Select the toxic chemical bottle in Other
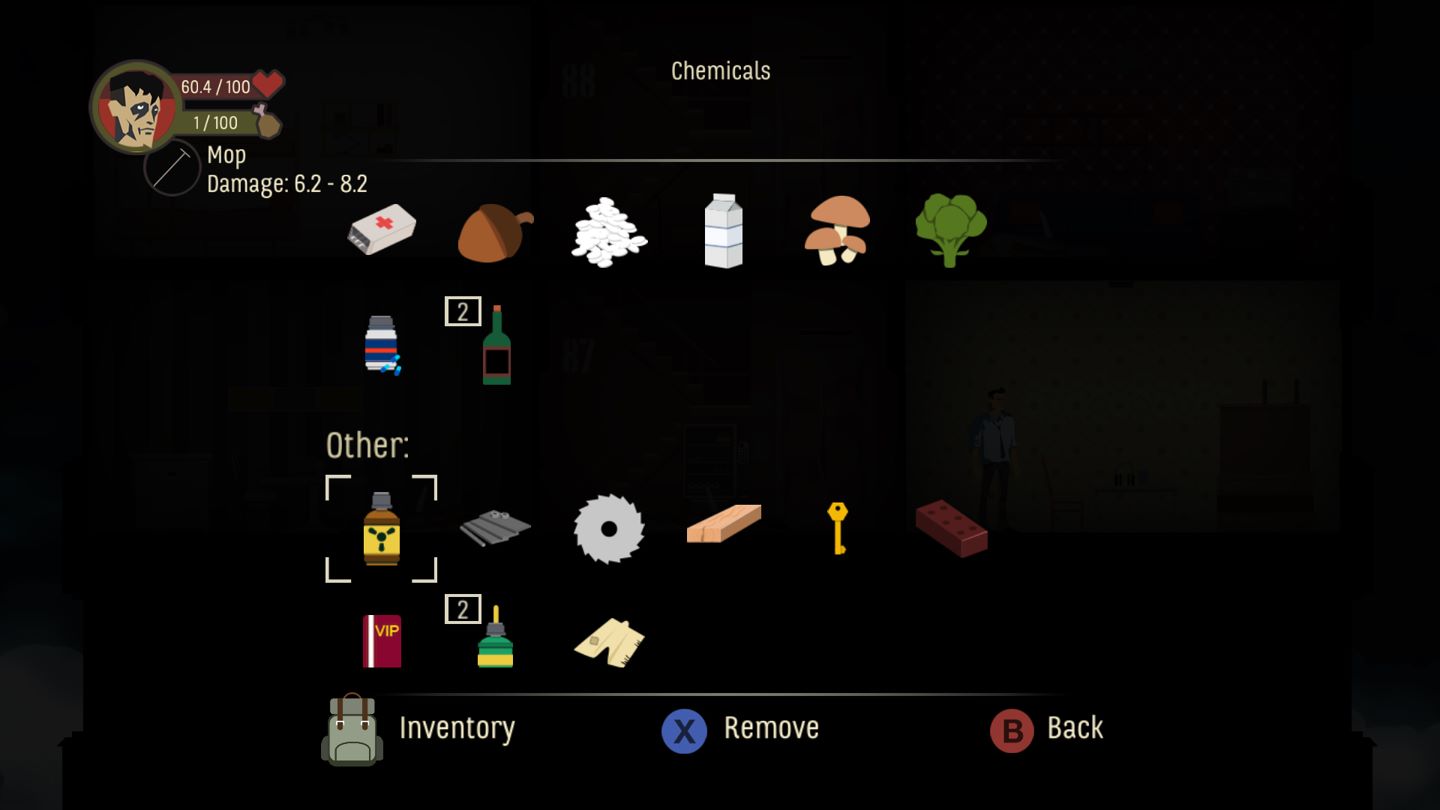 point(381,530)
